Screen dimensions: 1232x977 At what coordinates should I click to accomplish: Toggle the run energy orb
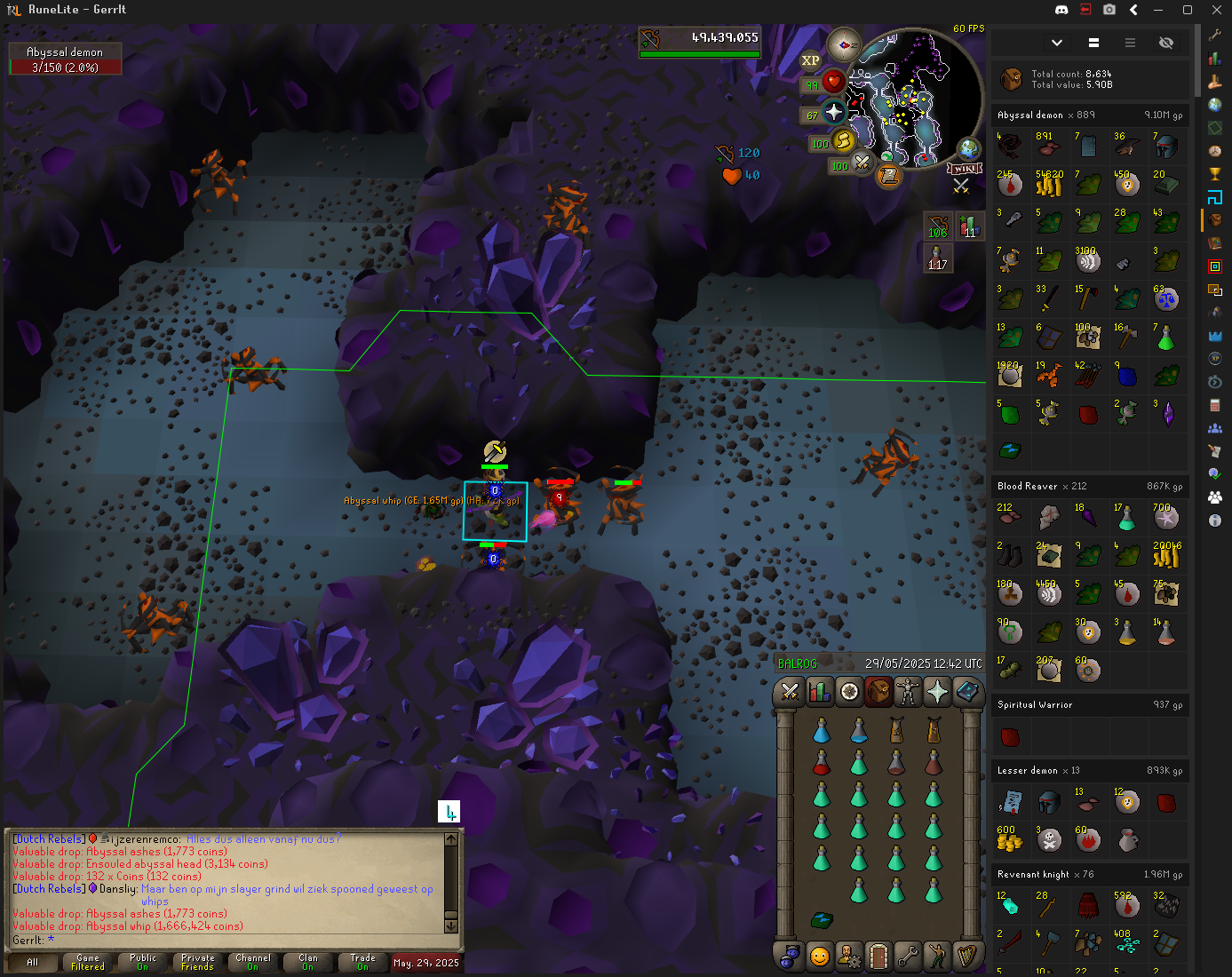tap(843, 140)
